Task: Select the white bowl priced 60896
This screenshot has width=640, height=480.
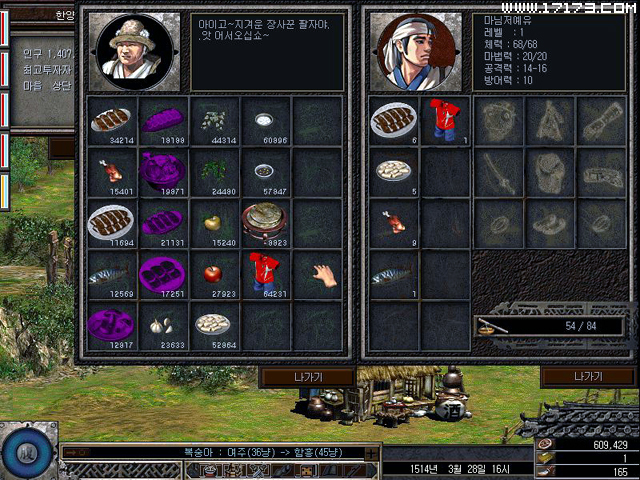Action: 264,119
